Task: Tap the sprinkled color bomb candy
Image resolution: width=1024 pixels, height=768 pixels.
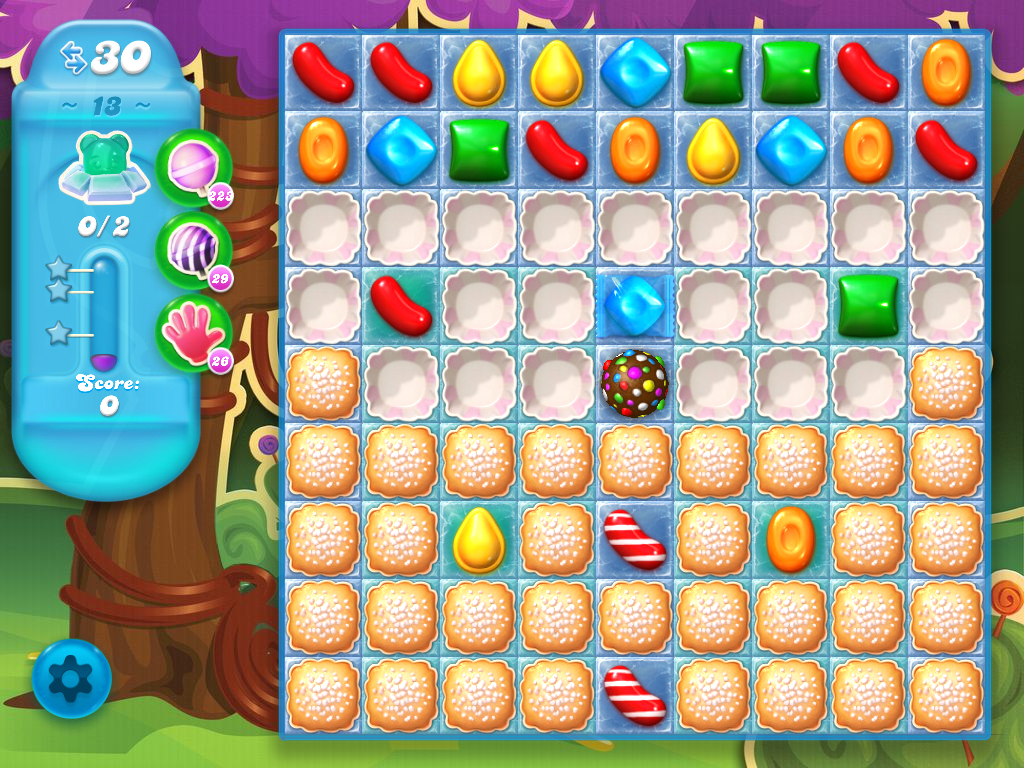Action: 634,383
